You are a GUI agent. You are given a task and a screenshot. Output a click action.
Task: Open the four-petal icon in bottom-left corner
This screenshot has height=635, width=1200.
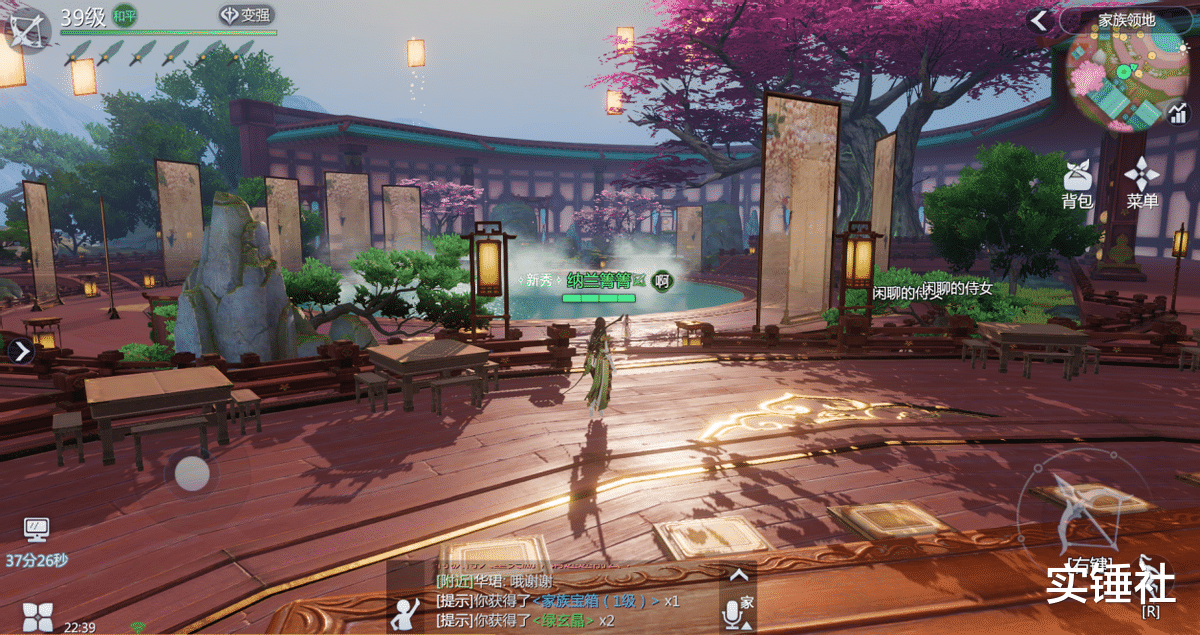[x=37, y=617]
